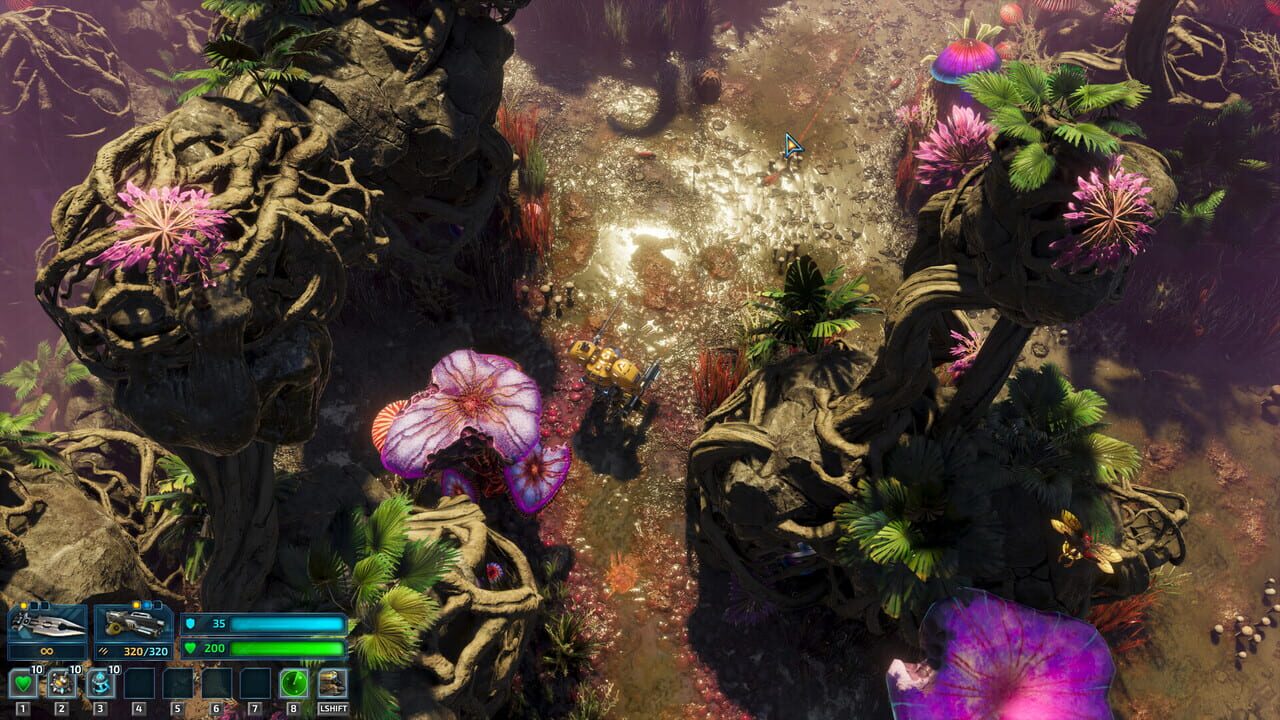This screenshot has height=720, width=1280.
Task: Toggle the blue mod indicator above the rifle
Action: [x=145, y=604]
